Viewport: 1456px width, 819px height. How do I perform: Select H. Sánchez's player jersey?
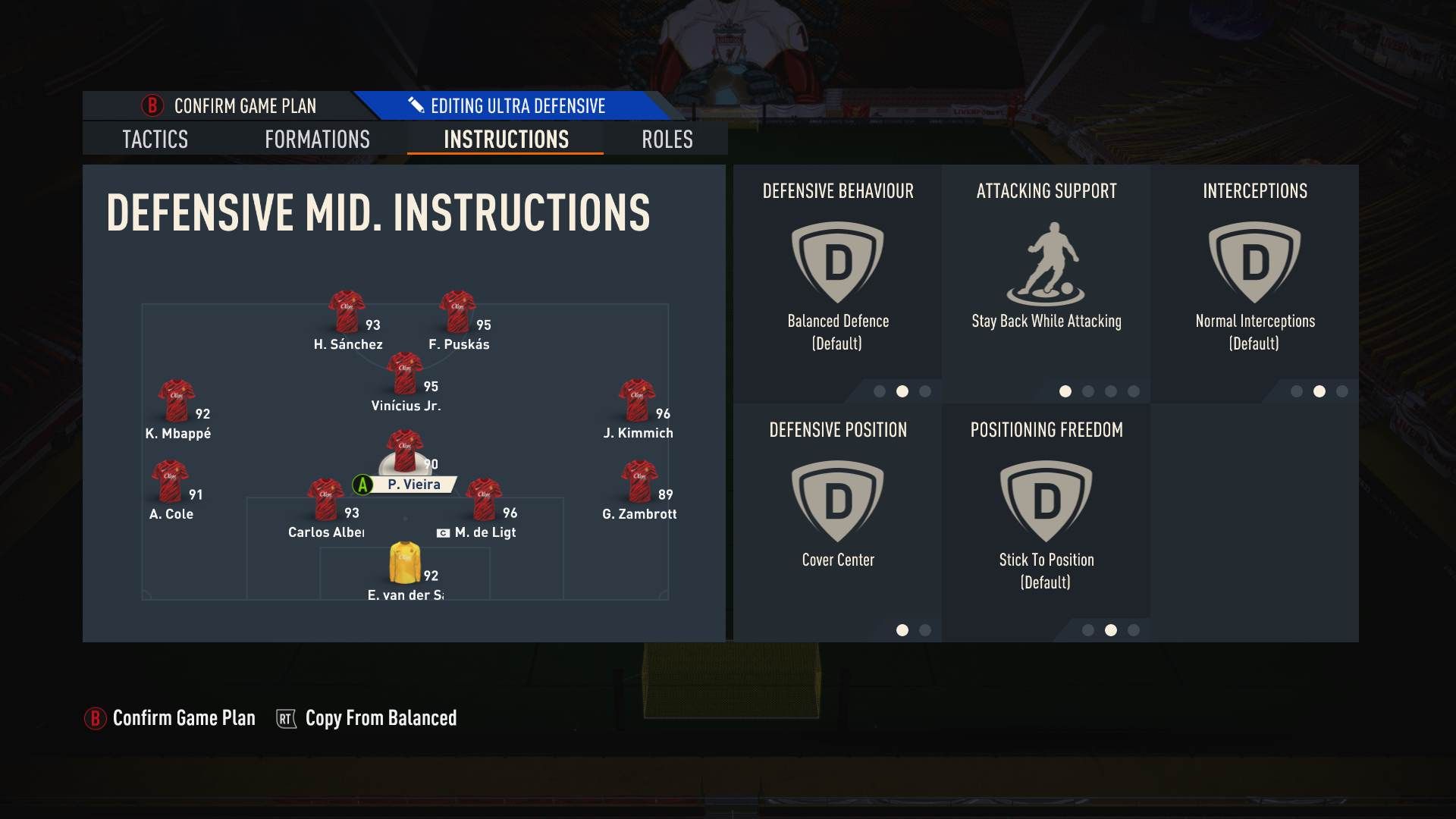[345, 309]
